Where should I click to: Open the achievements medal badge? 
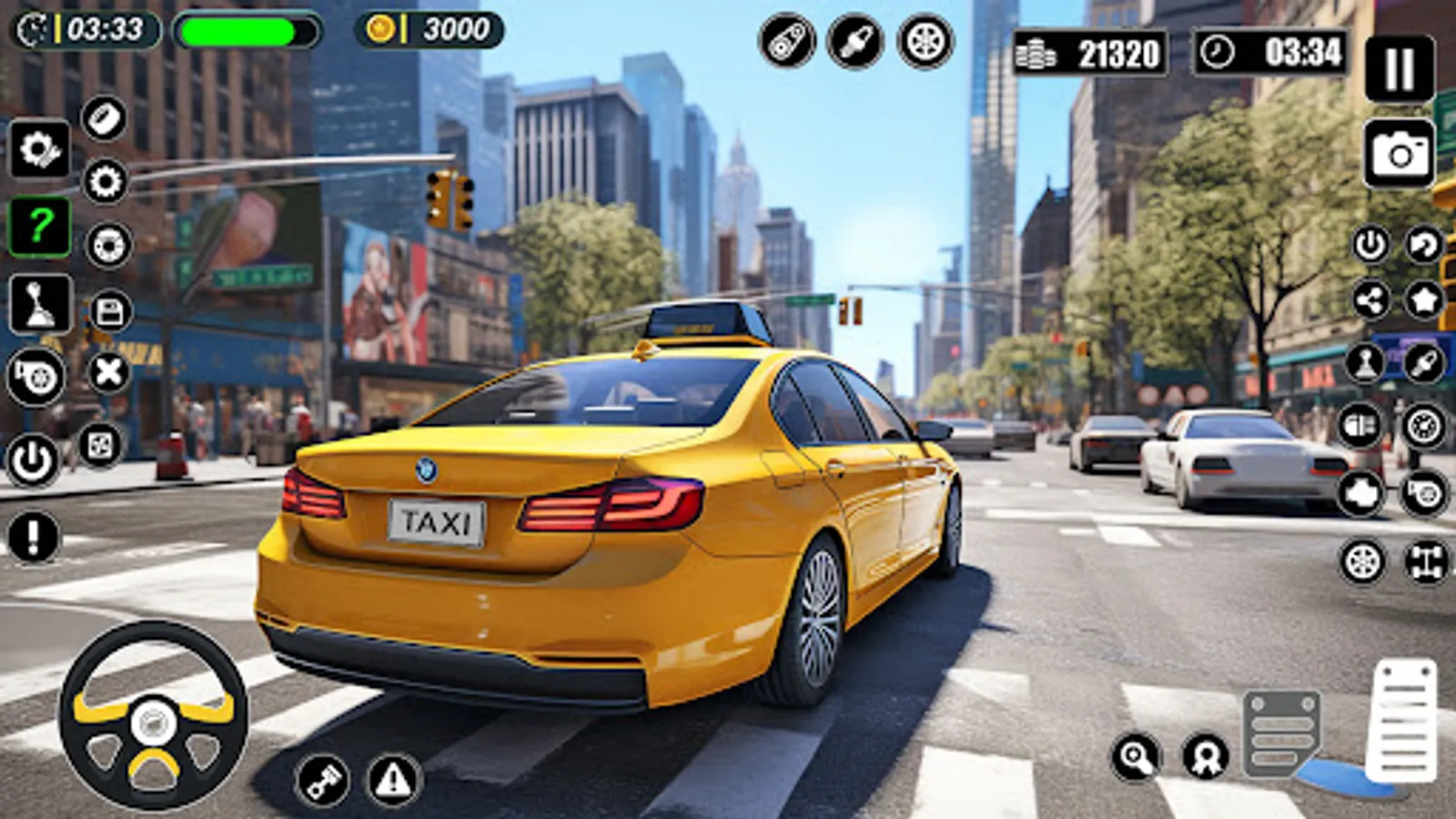pos(1203,758)
